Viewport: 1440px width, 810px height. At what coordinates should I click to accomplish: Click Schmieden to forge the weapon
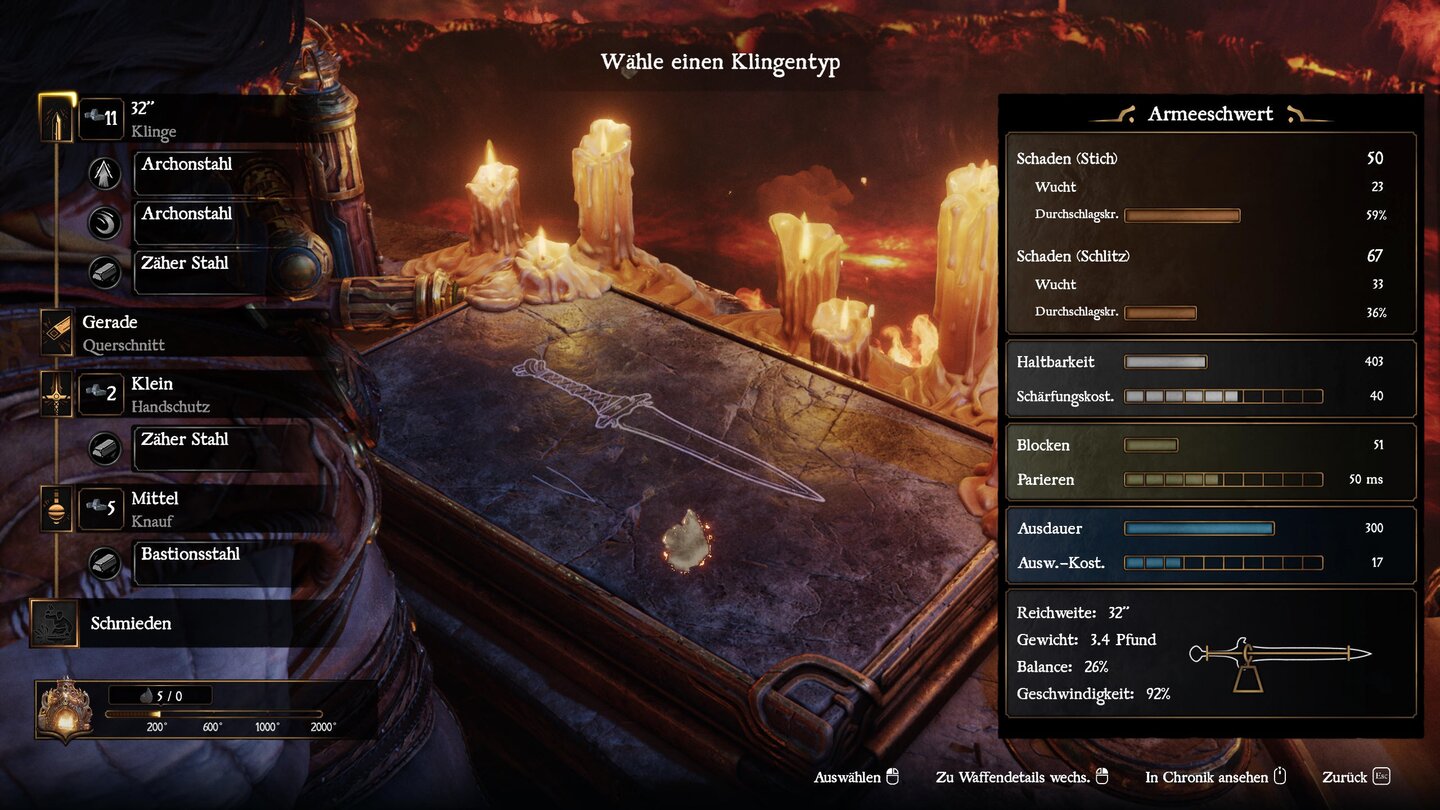pyautogui.click(x=131, y=623)
